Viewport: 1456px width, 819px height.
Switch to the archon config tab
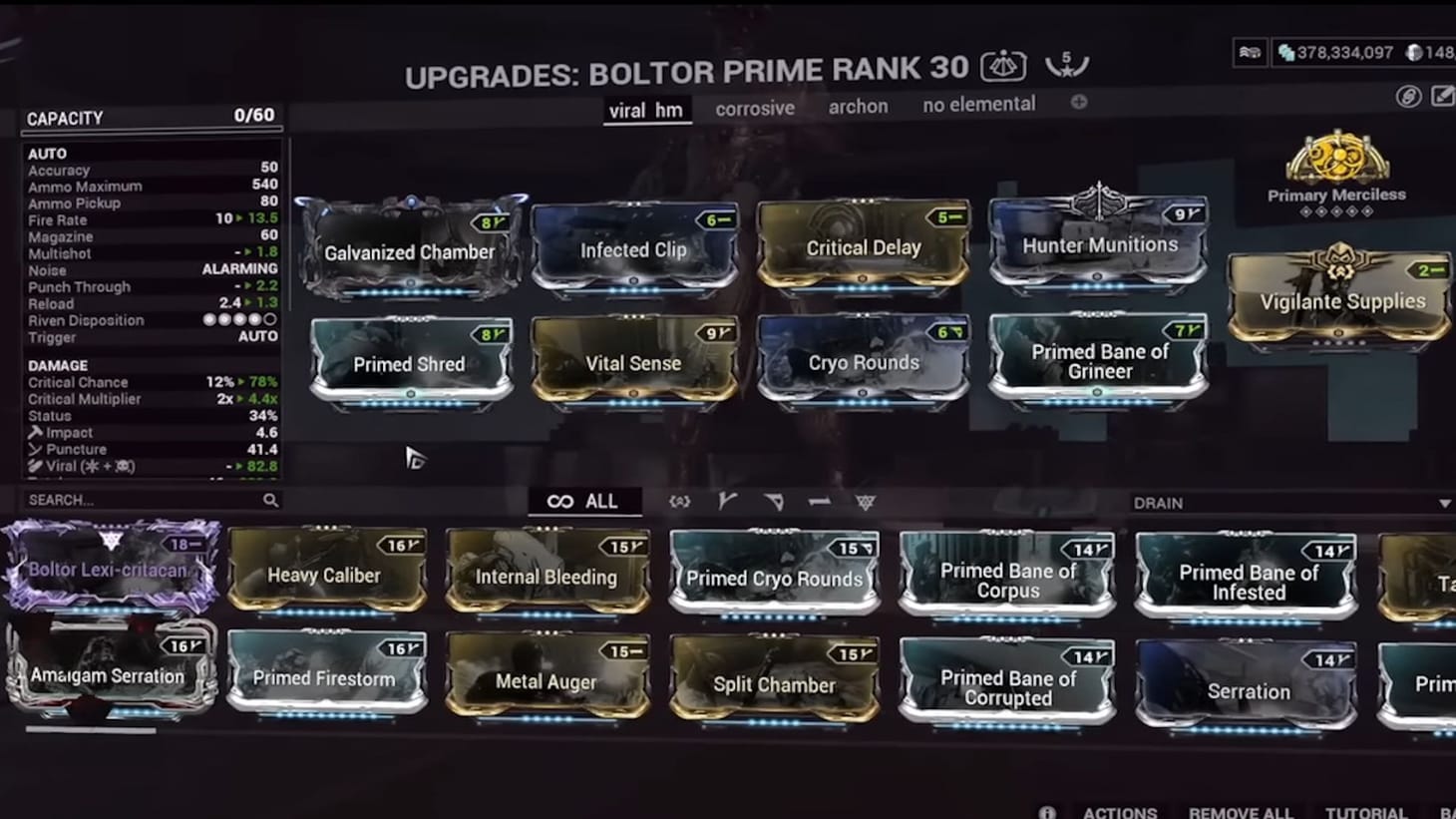click(x=858, y=106)
